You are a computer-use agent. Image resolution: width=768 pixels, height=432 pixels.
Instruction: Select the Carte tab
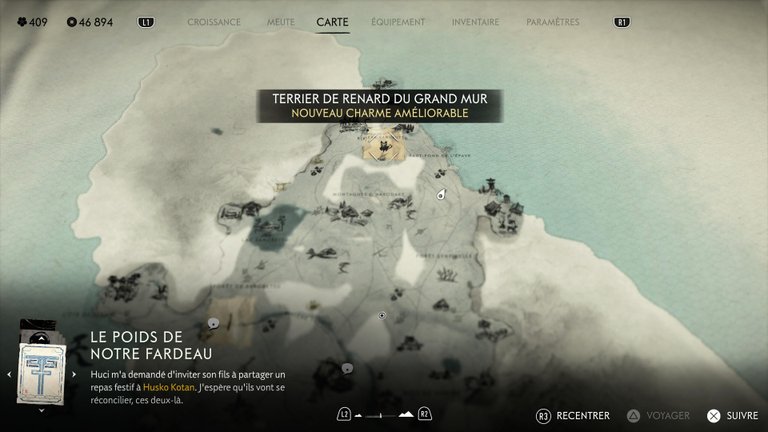pos(332,22)
